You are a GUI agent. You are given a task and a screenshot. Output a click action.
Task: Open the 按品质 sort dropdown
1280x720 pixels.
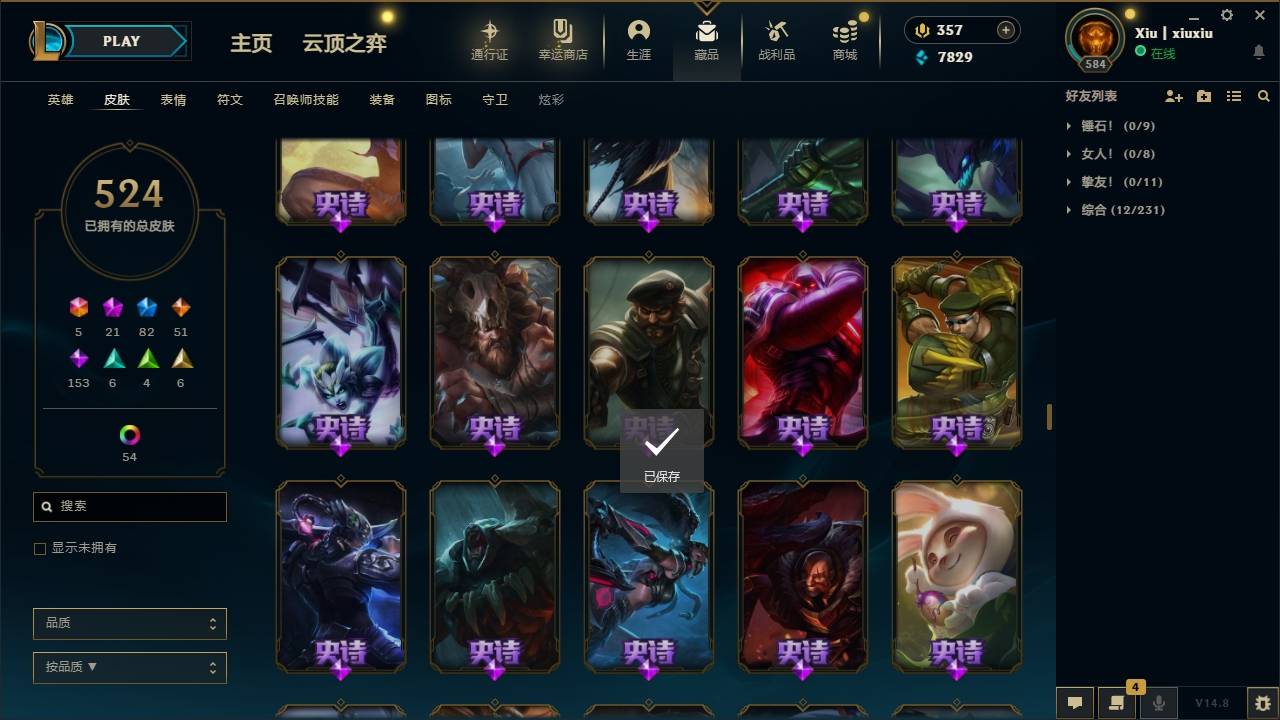[129, 667]
